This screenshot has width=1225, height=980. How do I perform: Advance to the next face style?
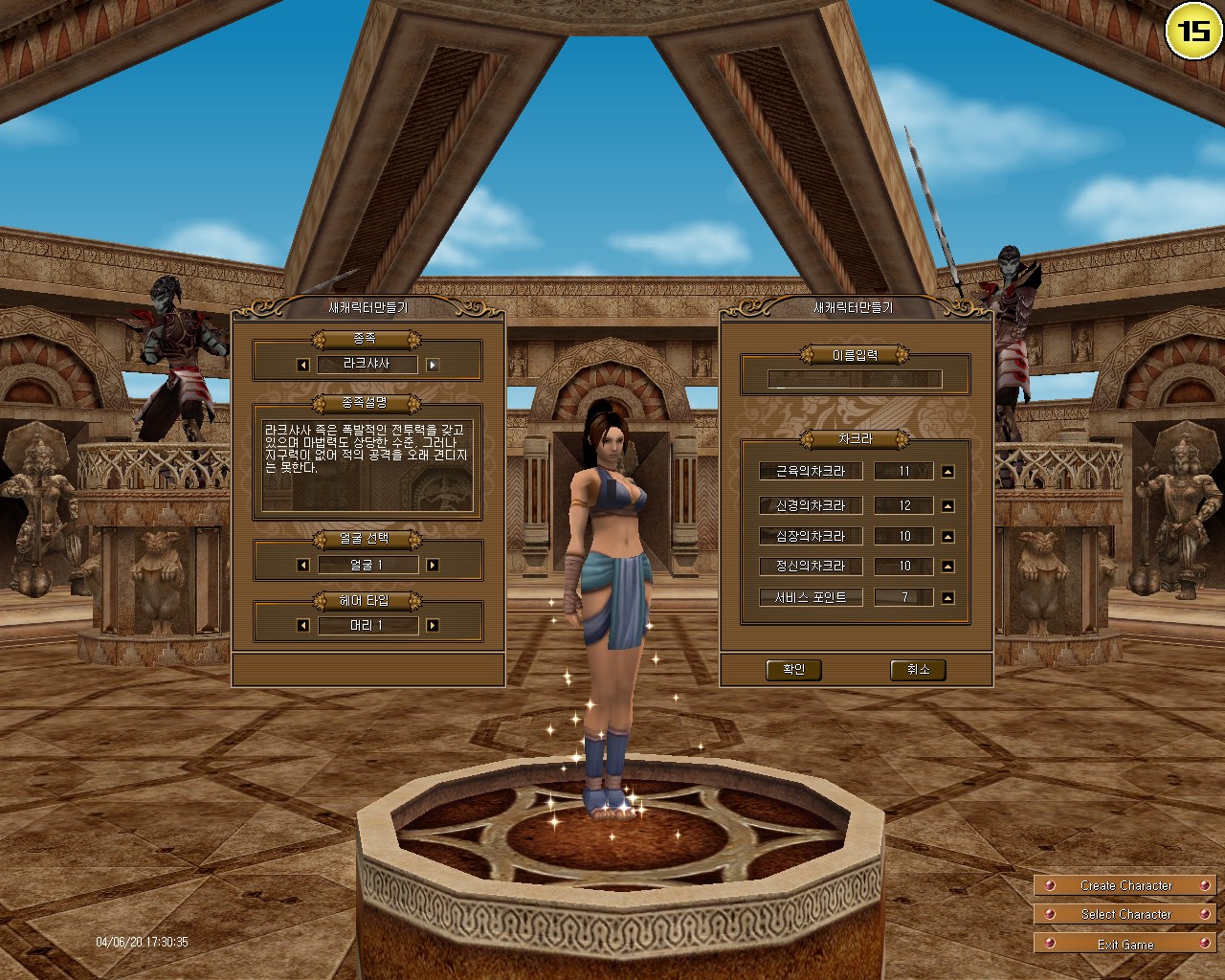tap(433, 565)
